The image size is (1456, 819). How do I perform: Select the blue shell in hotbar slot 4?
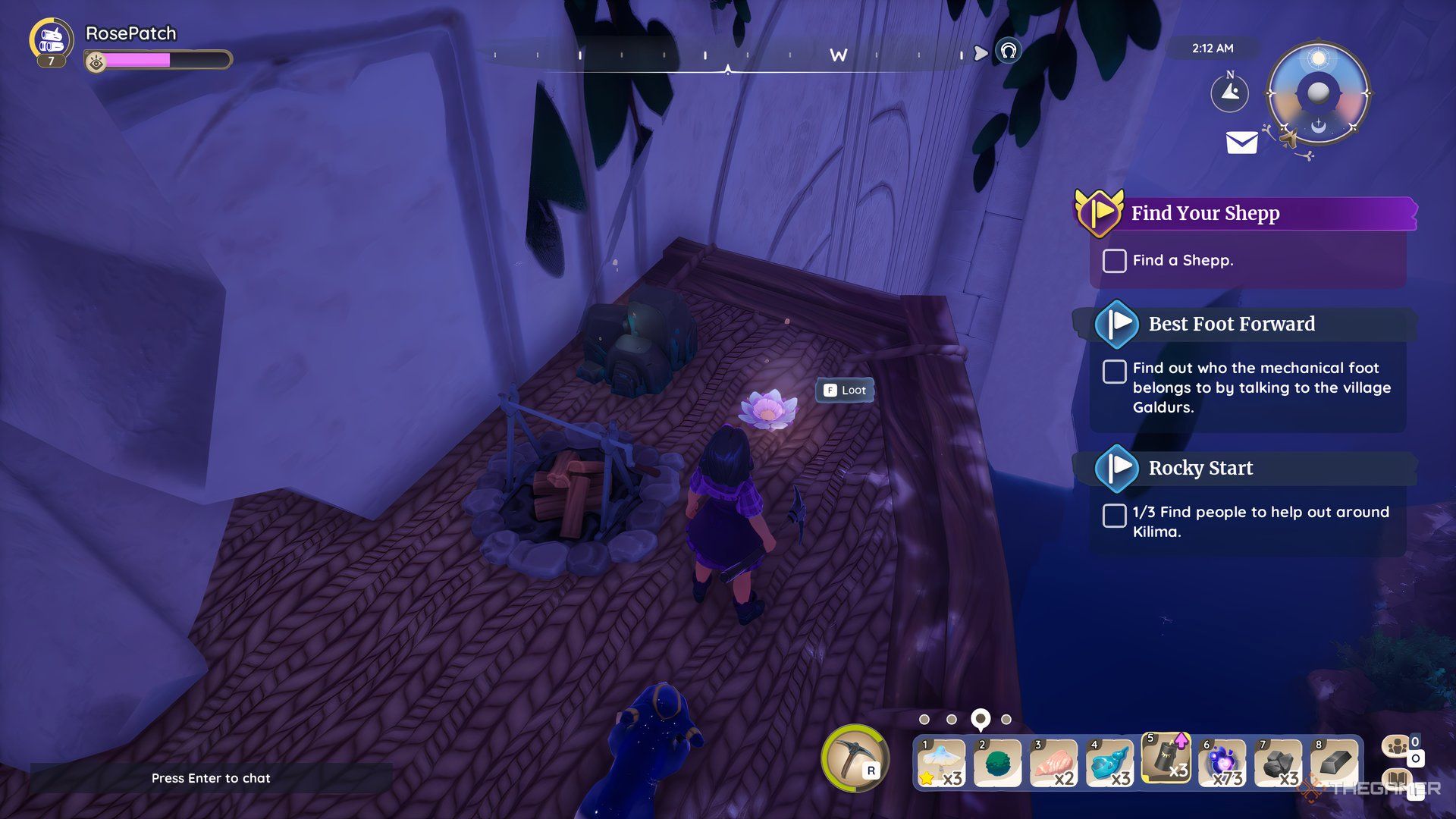(1111, 762)
